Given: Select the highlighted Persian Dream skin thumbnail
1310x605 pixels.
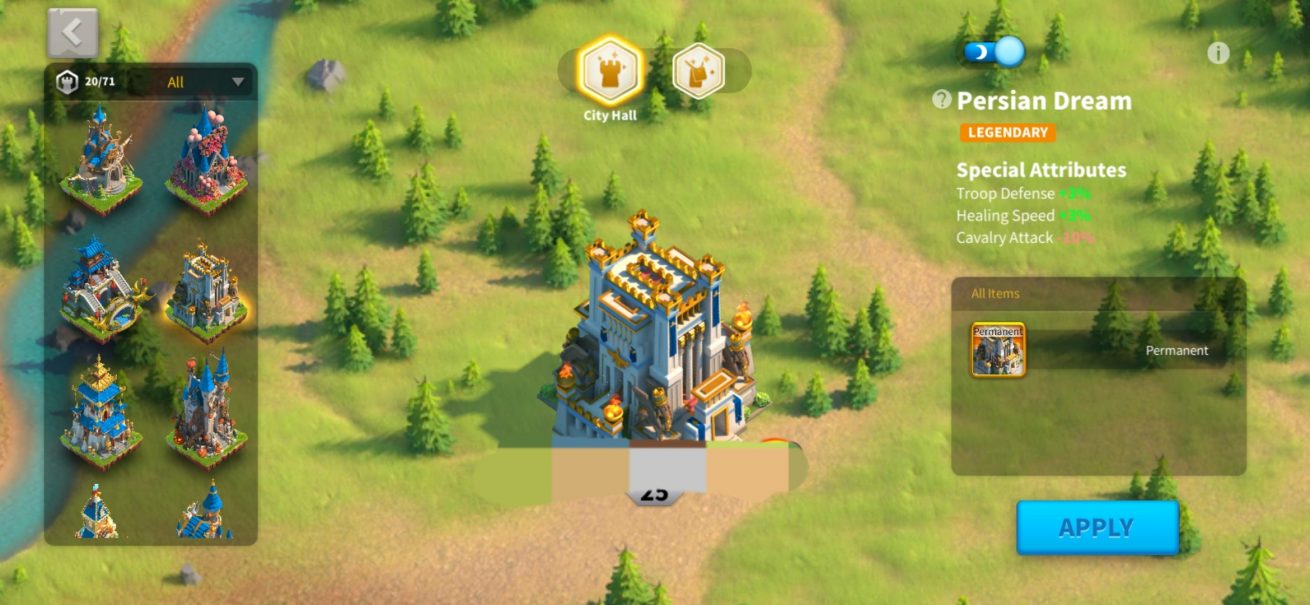Looking at the screenshot, I should coord(206,288).
